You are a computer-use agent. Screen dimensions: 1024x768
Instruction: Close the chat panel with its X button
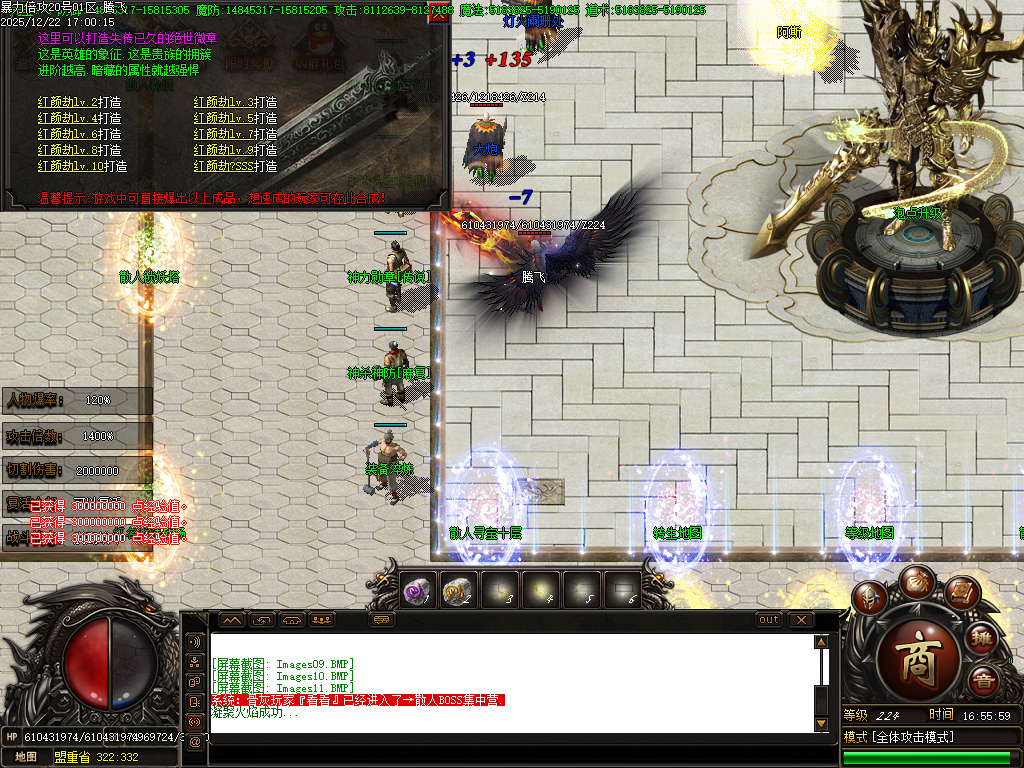tap(801, 620)
